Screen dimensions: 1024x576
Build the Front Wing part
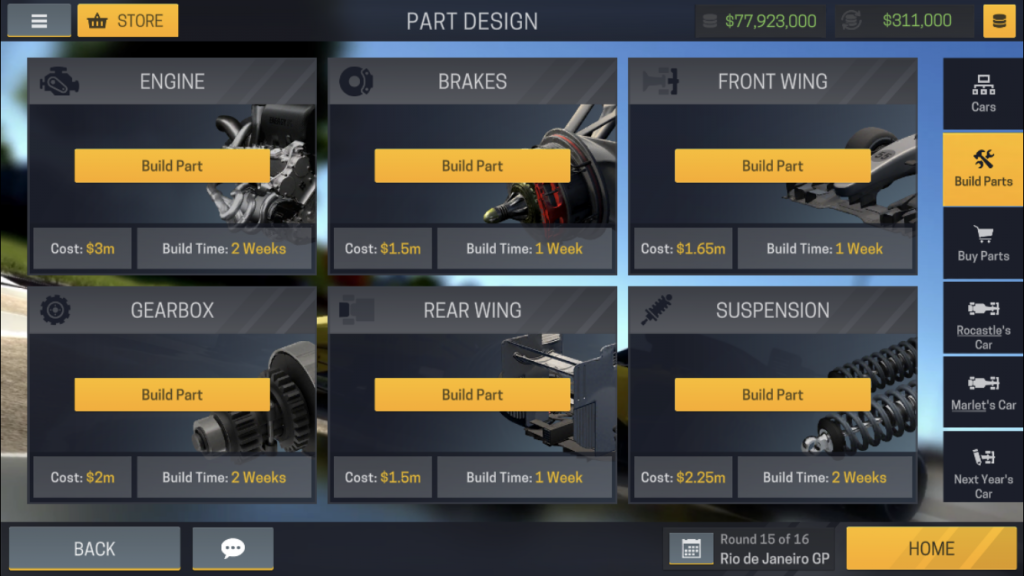click(x=772, y=166)
